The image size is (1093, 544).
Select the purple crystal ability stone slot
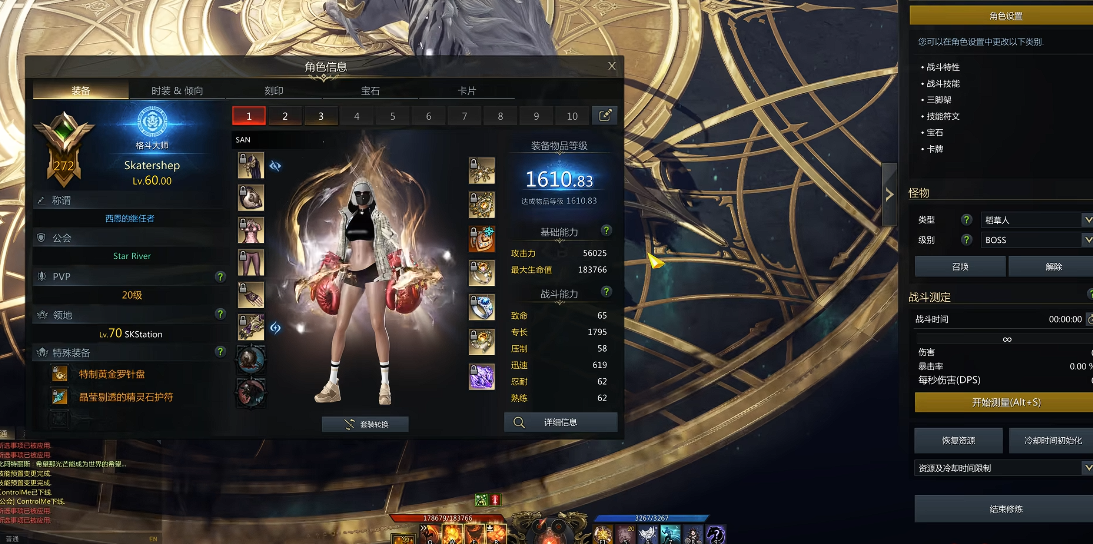click(x=482, y=377)
